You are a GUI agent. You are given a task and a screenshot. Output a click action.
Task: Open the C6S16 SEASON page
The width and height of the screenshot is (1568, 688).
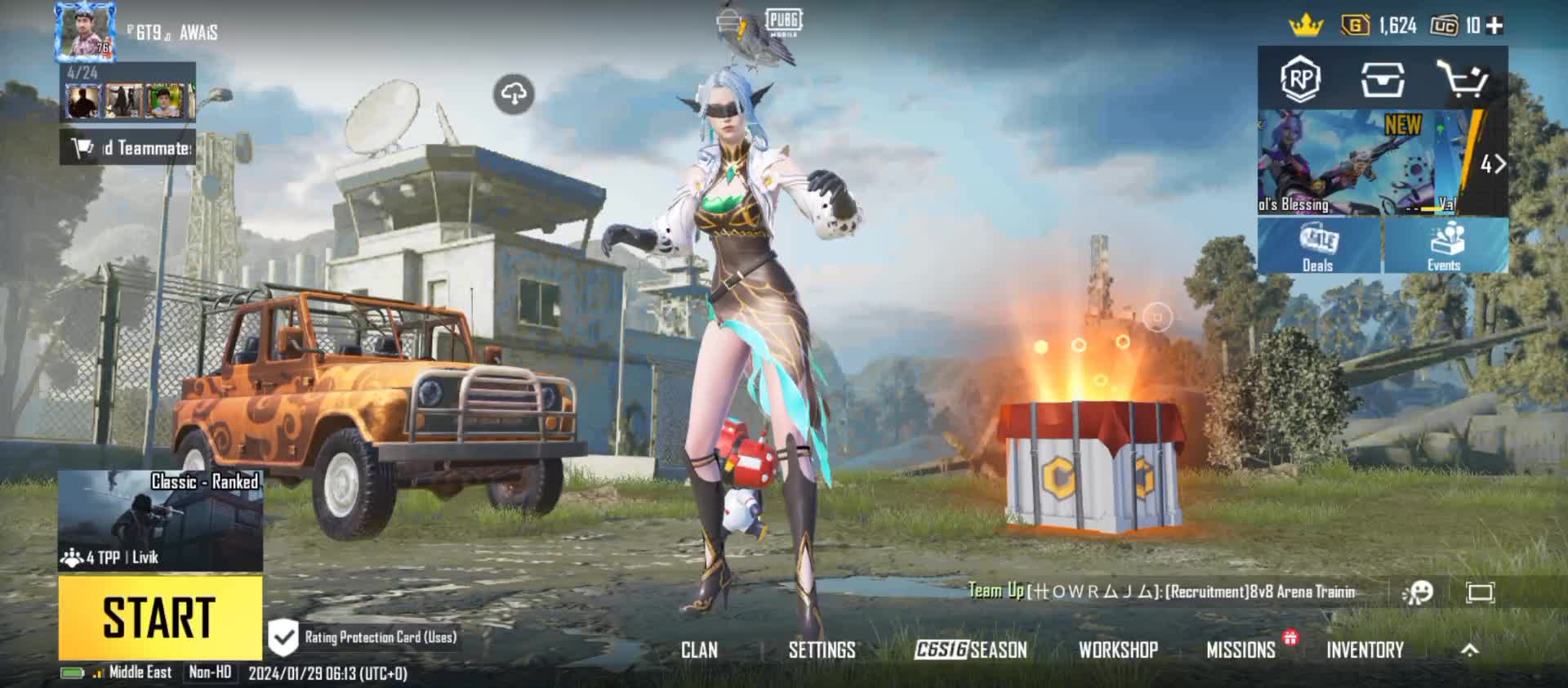coord(970,650)
